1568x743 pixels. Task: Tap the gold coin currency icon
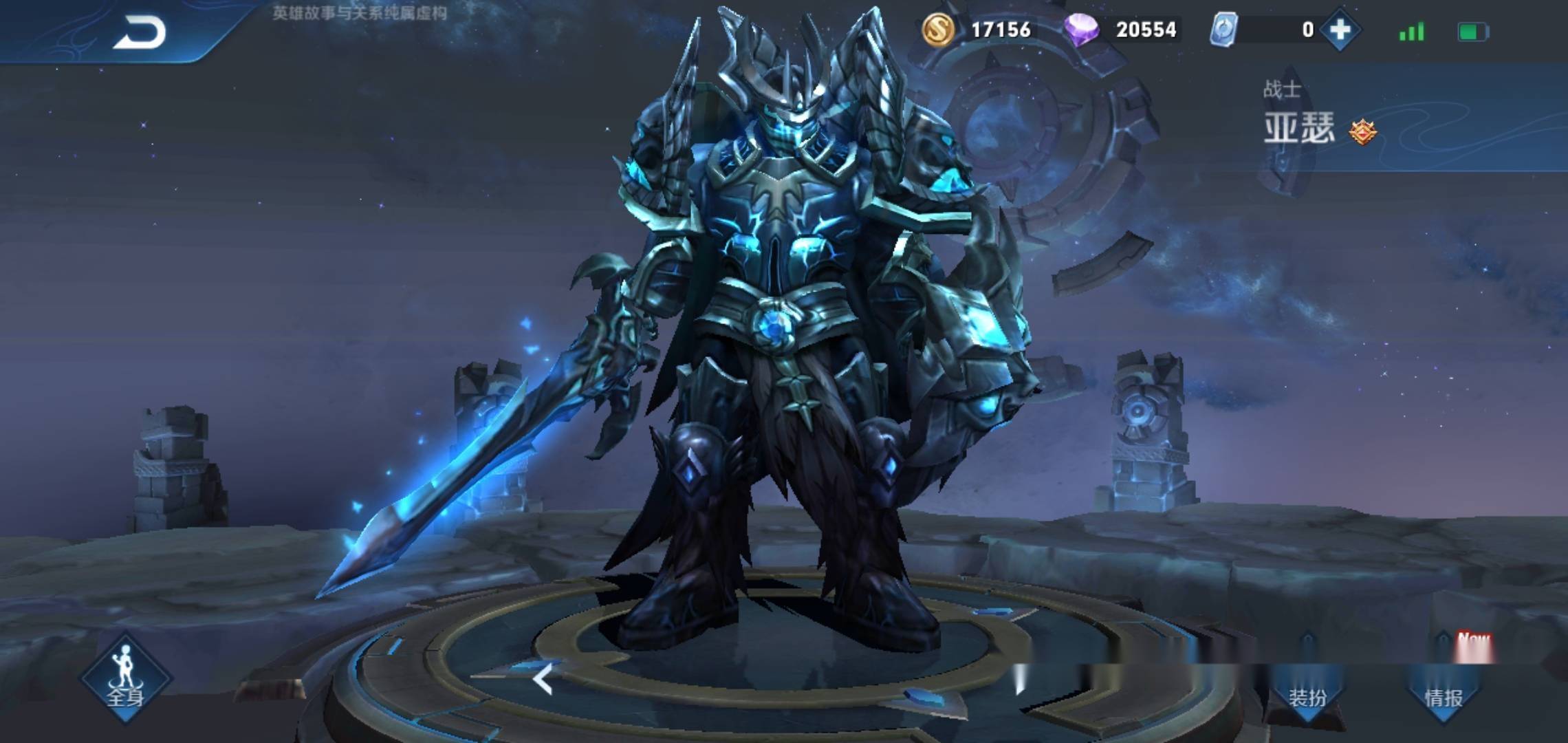[938, 30]
